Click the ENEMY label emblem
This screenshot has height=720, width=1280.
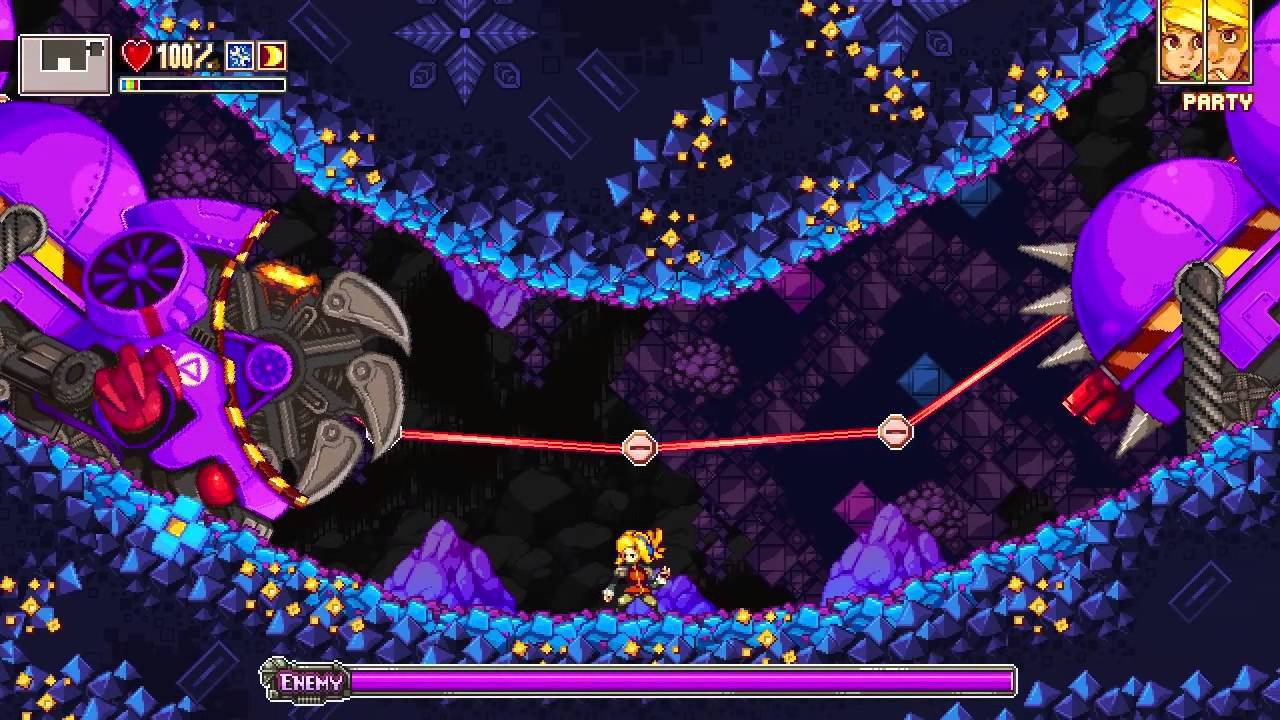pyautogui.click(x=312, y=682)
